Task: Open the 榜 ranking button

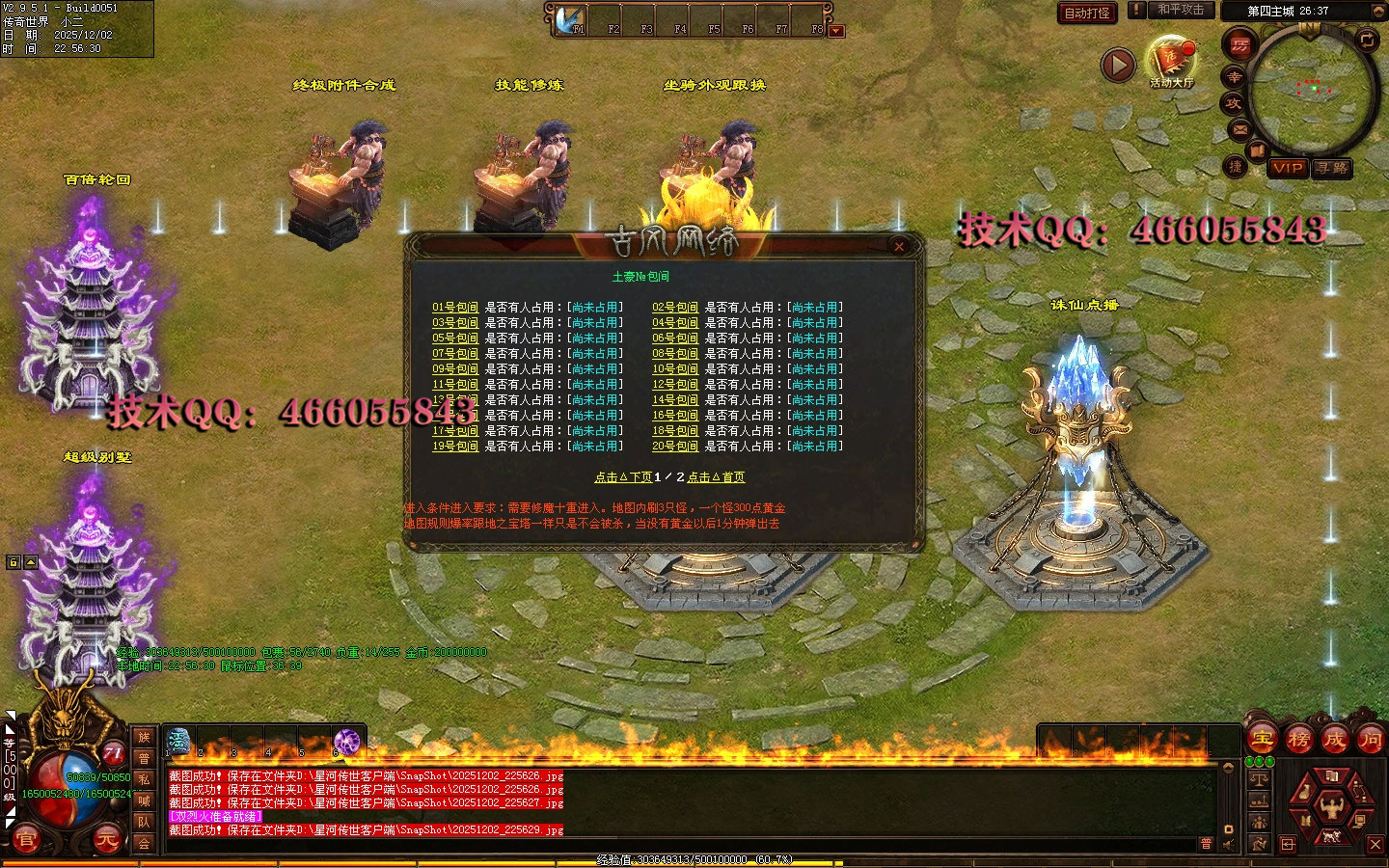Action: tap(1298, 740)
